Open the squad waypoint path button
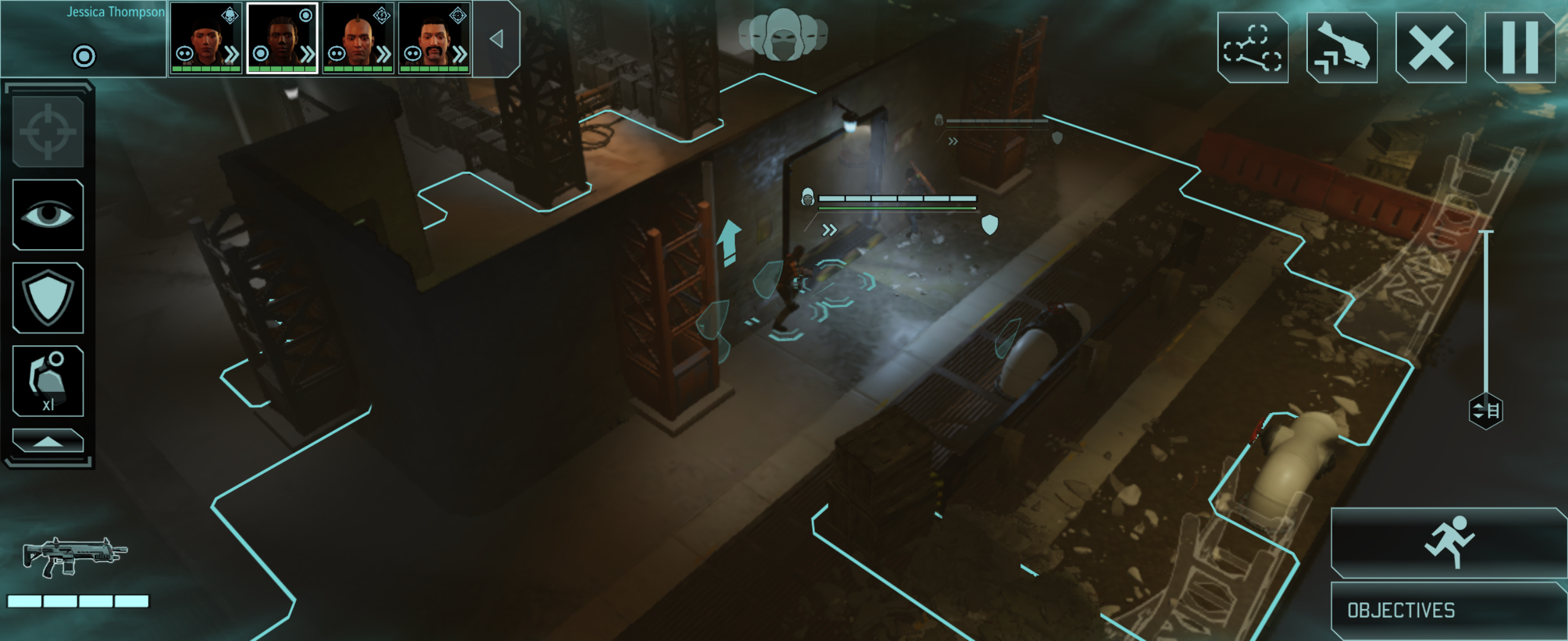This screenshot has width=1568, height=641. [1252, 47]
